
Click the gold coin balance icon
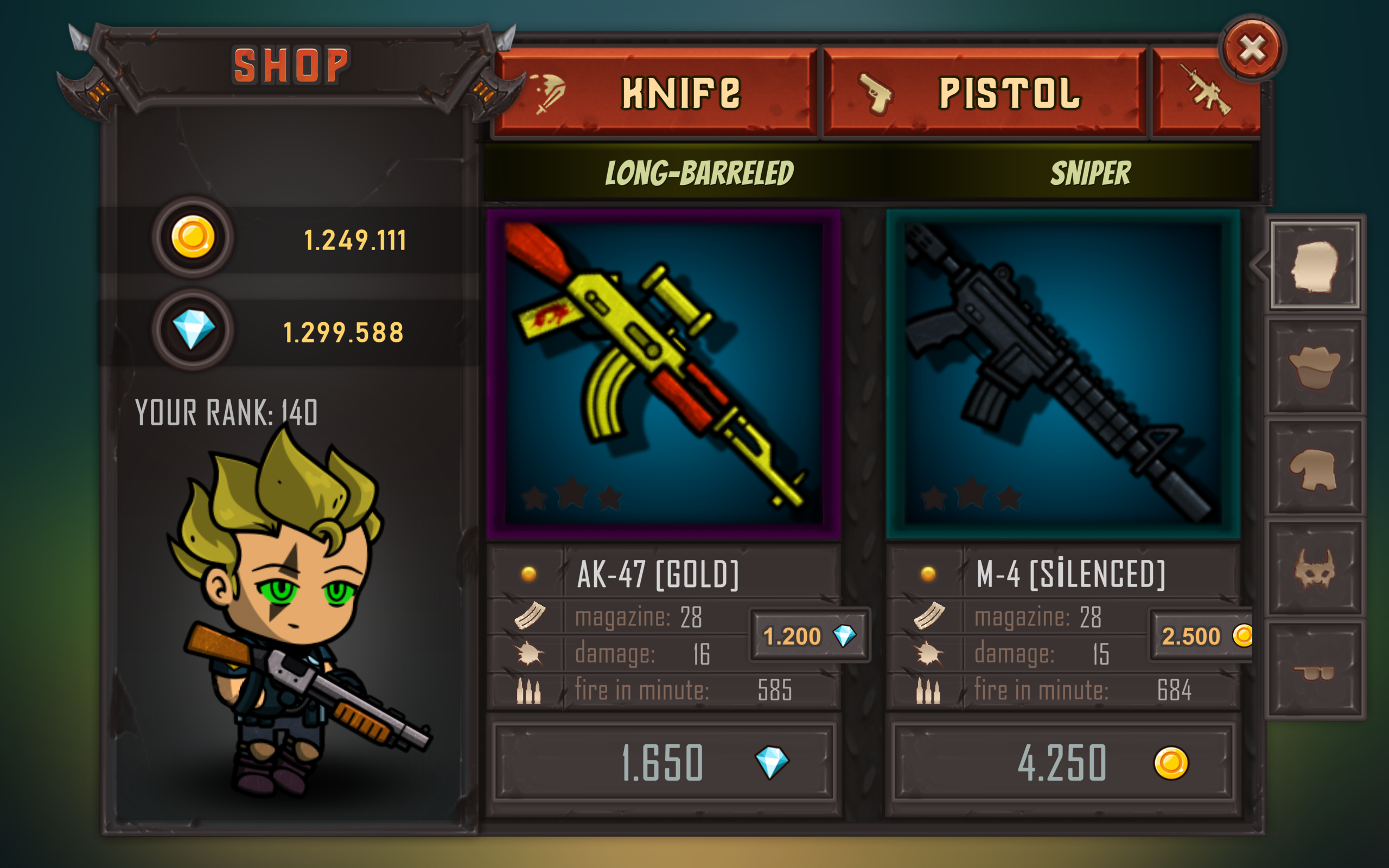(x=192, y=238)
